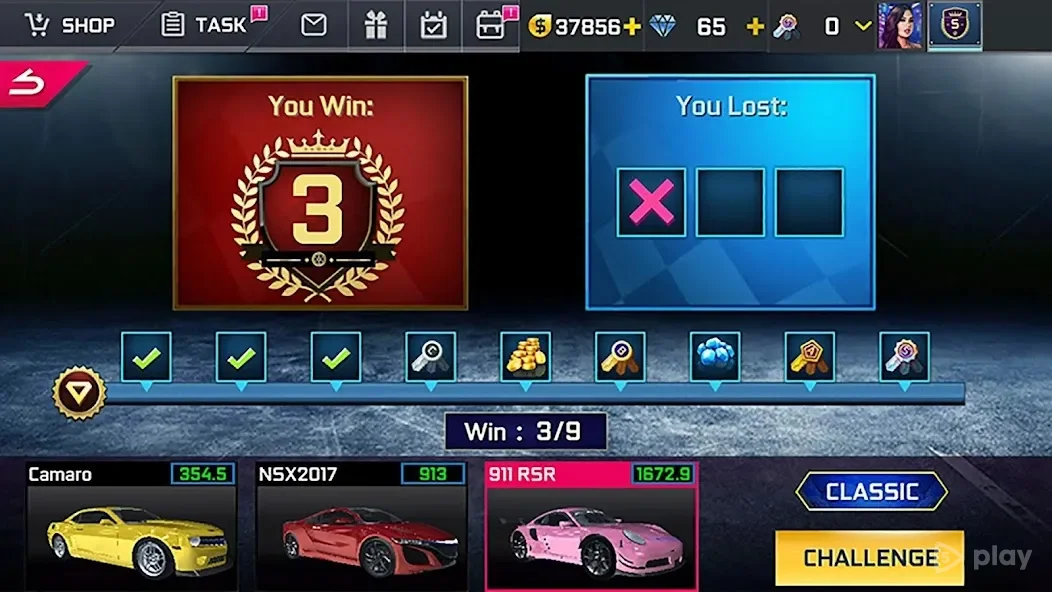The width and height of the screenshot is (1052, 592).
Task: Open the level 5 rank badge
Action: click(x=954, y=25)
